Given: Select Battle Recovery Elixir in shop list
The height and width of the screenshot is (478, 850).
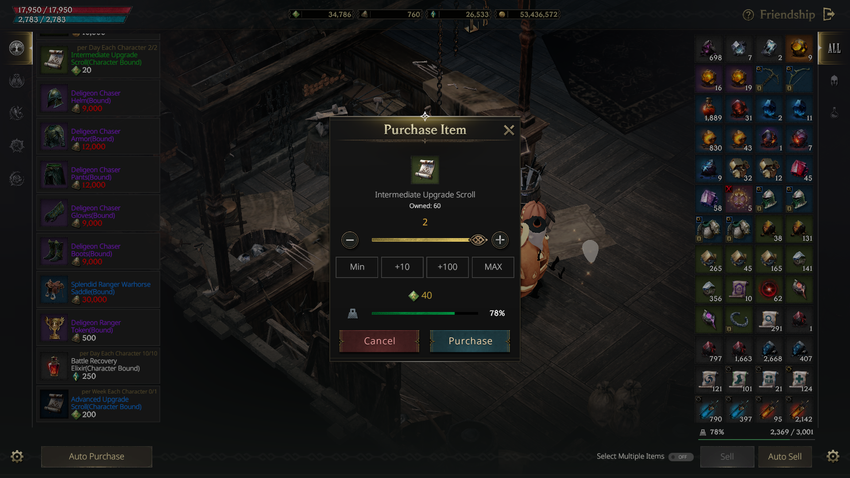Looking at the screenshot, I should 97,366.
